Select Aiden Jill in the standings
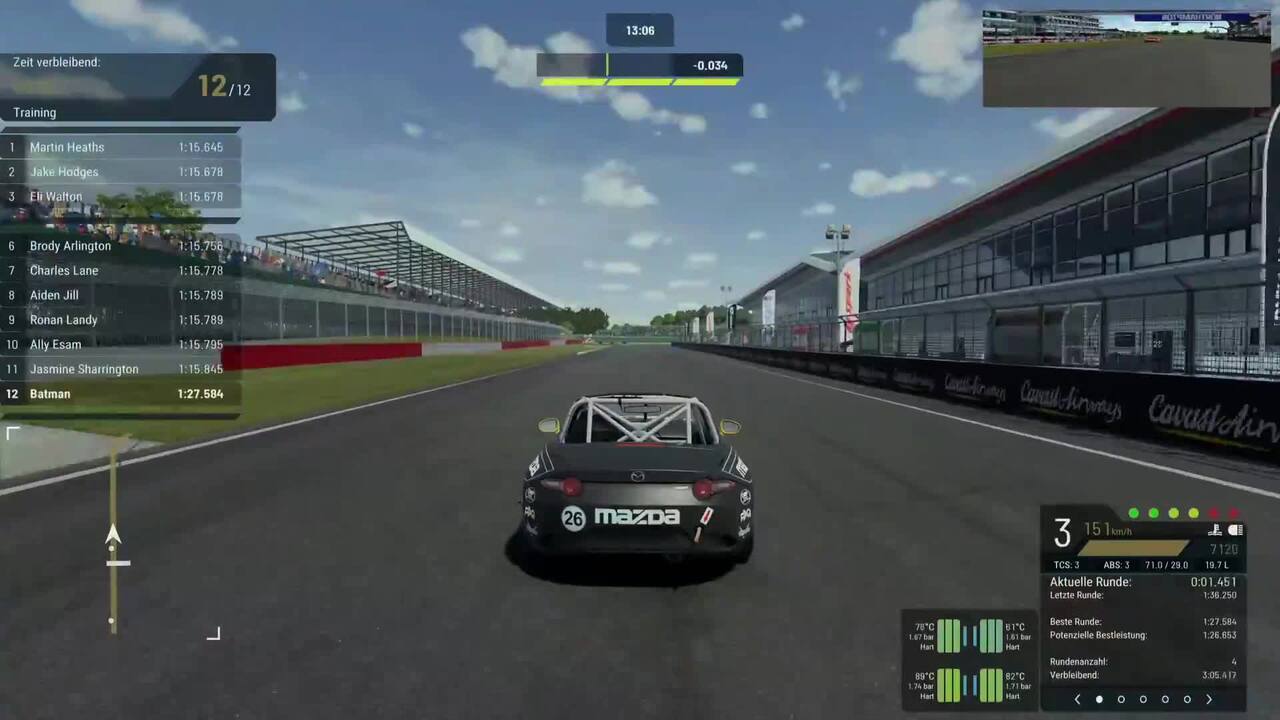Viewport: 1280px width, 720px height. pyautogui.click(x=120, y=295)
